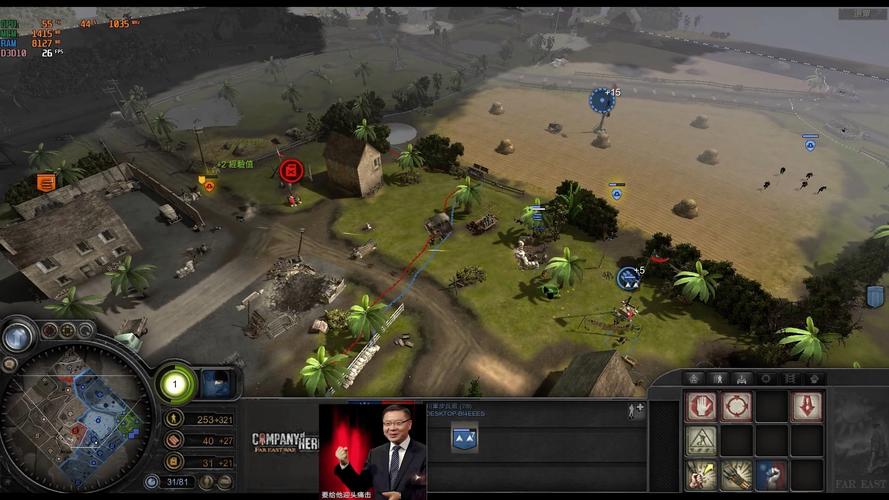Open the construction worker build menu

(701, 441)
